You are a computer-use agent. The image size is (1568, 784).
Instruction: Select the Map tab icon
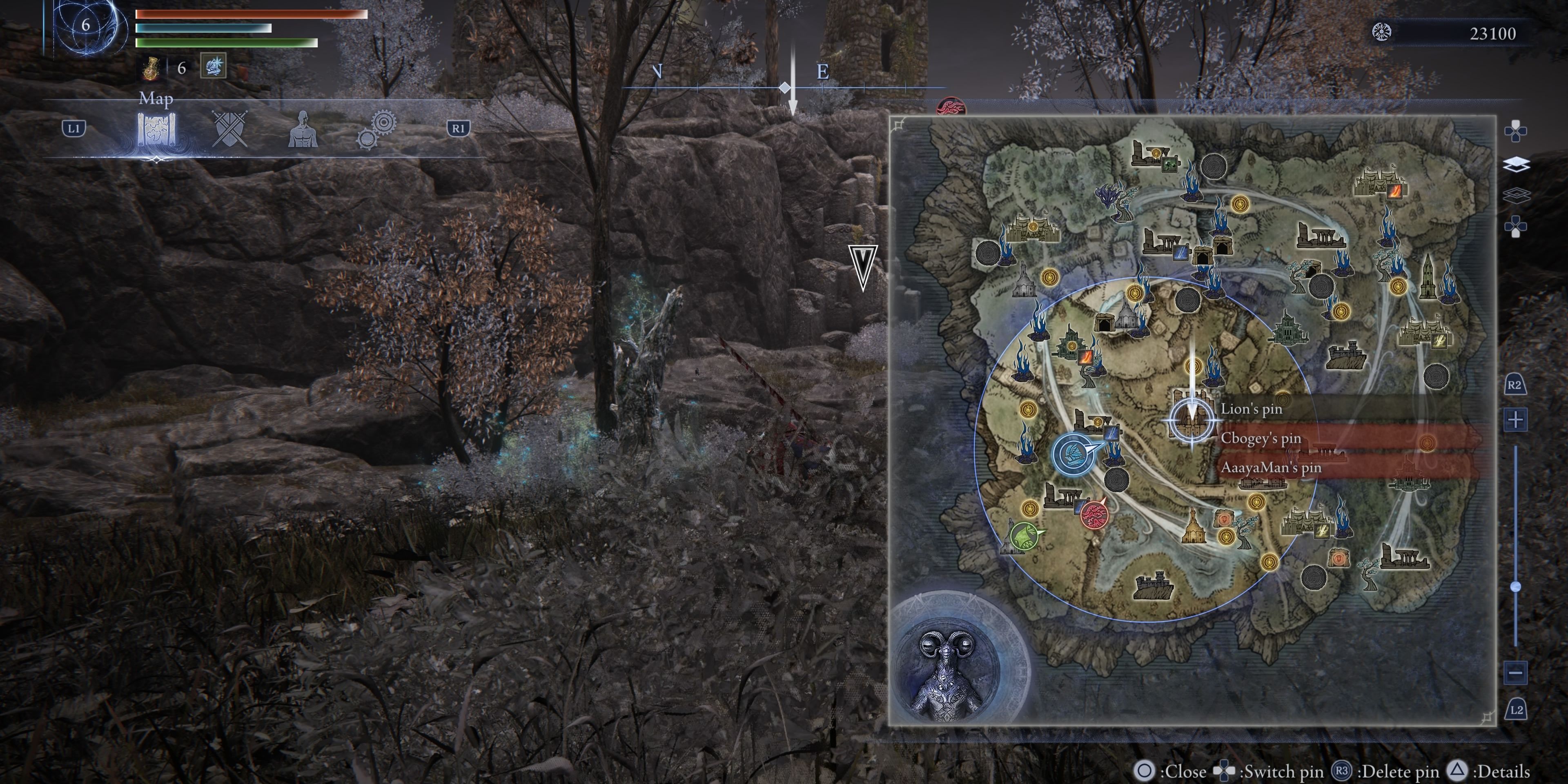[156, 129]
